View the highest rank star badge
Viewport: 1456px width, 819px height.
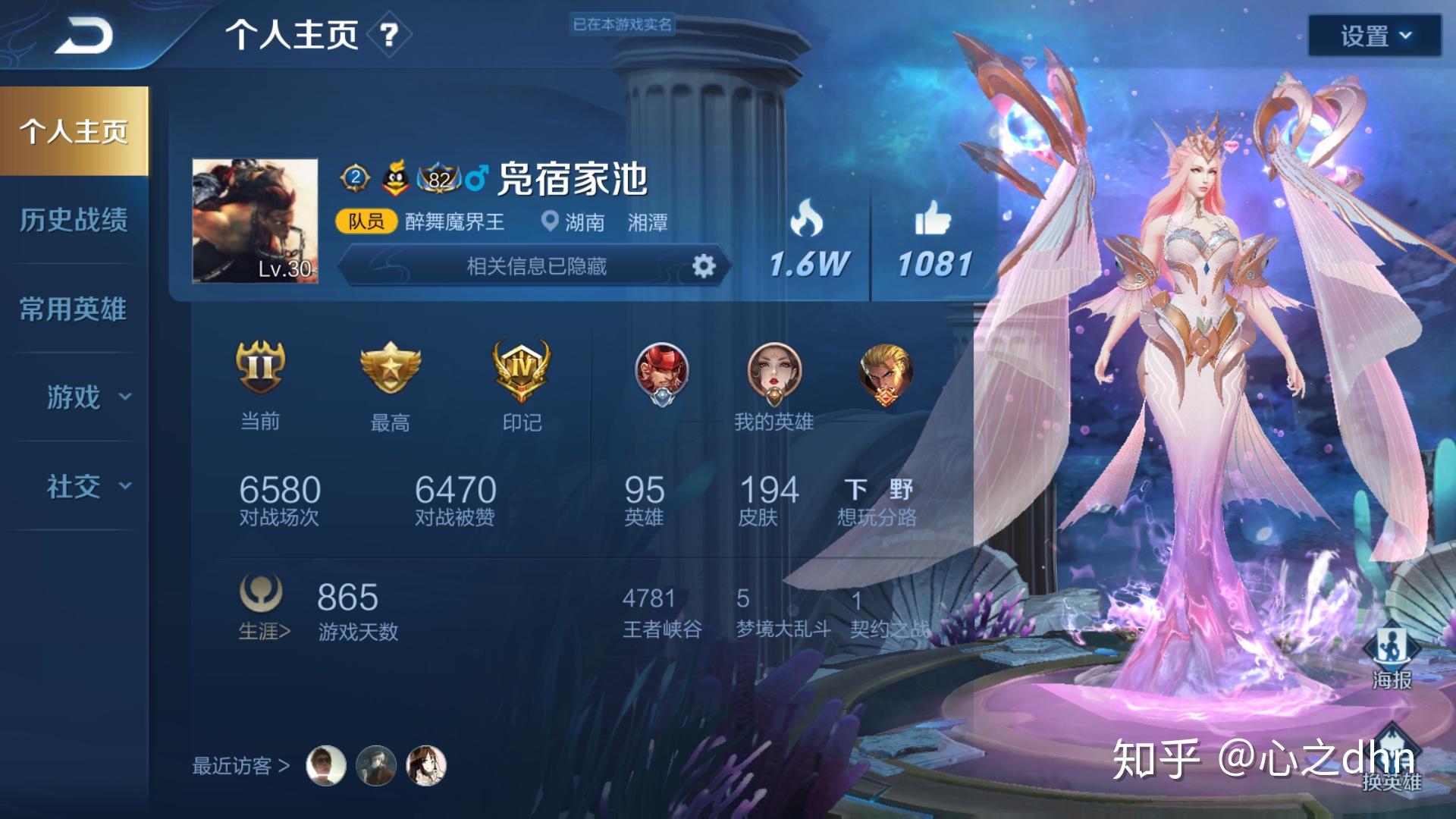click(390, 367)
